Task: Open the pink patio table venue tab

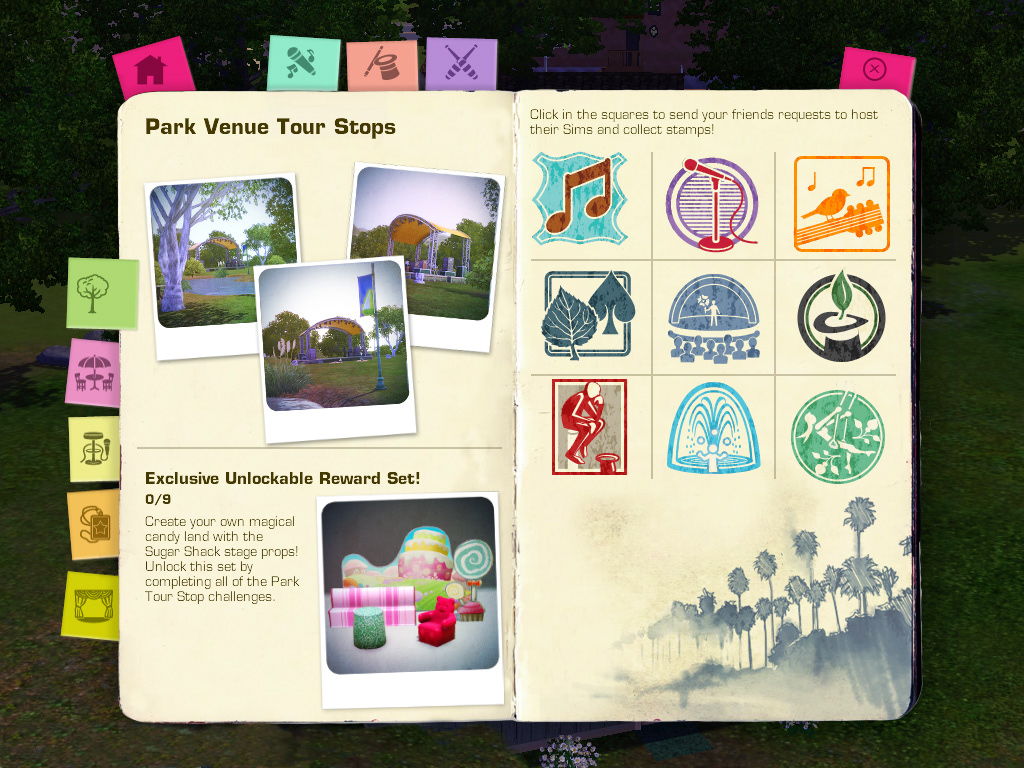Action: (x=95, y=372)
